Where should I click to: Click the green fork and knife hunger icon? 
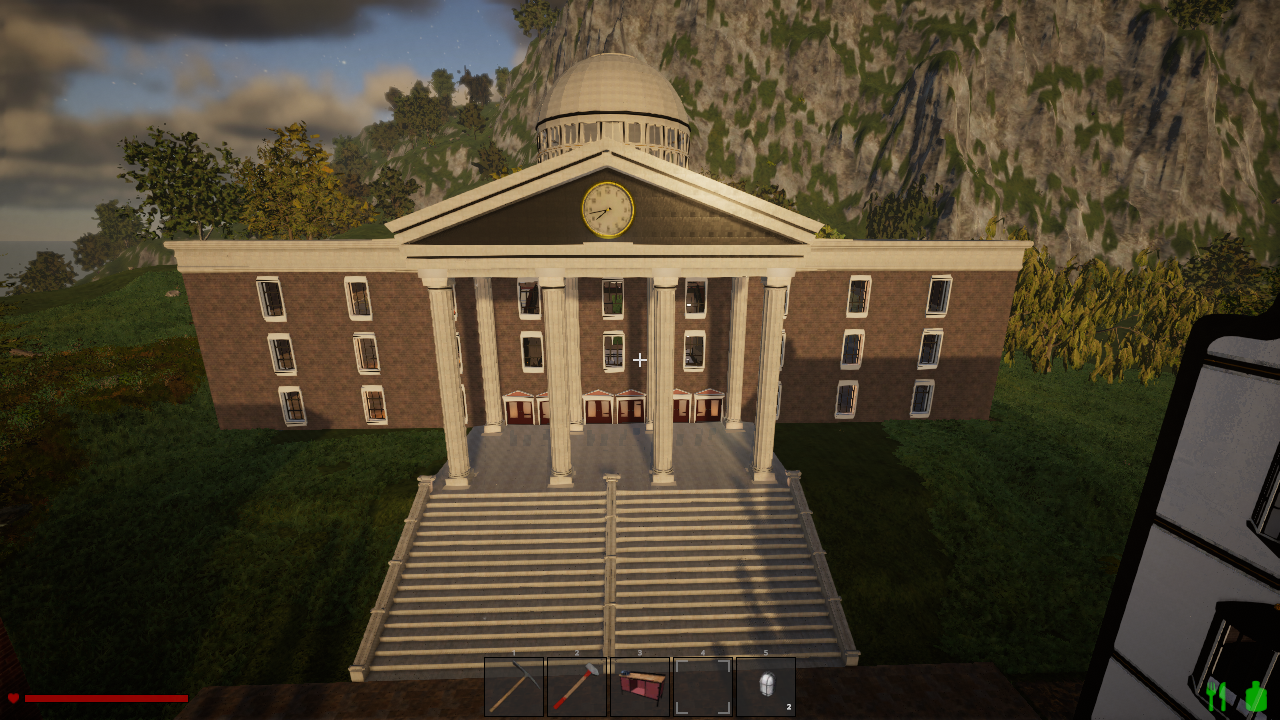click(1217, 696)
